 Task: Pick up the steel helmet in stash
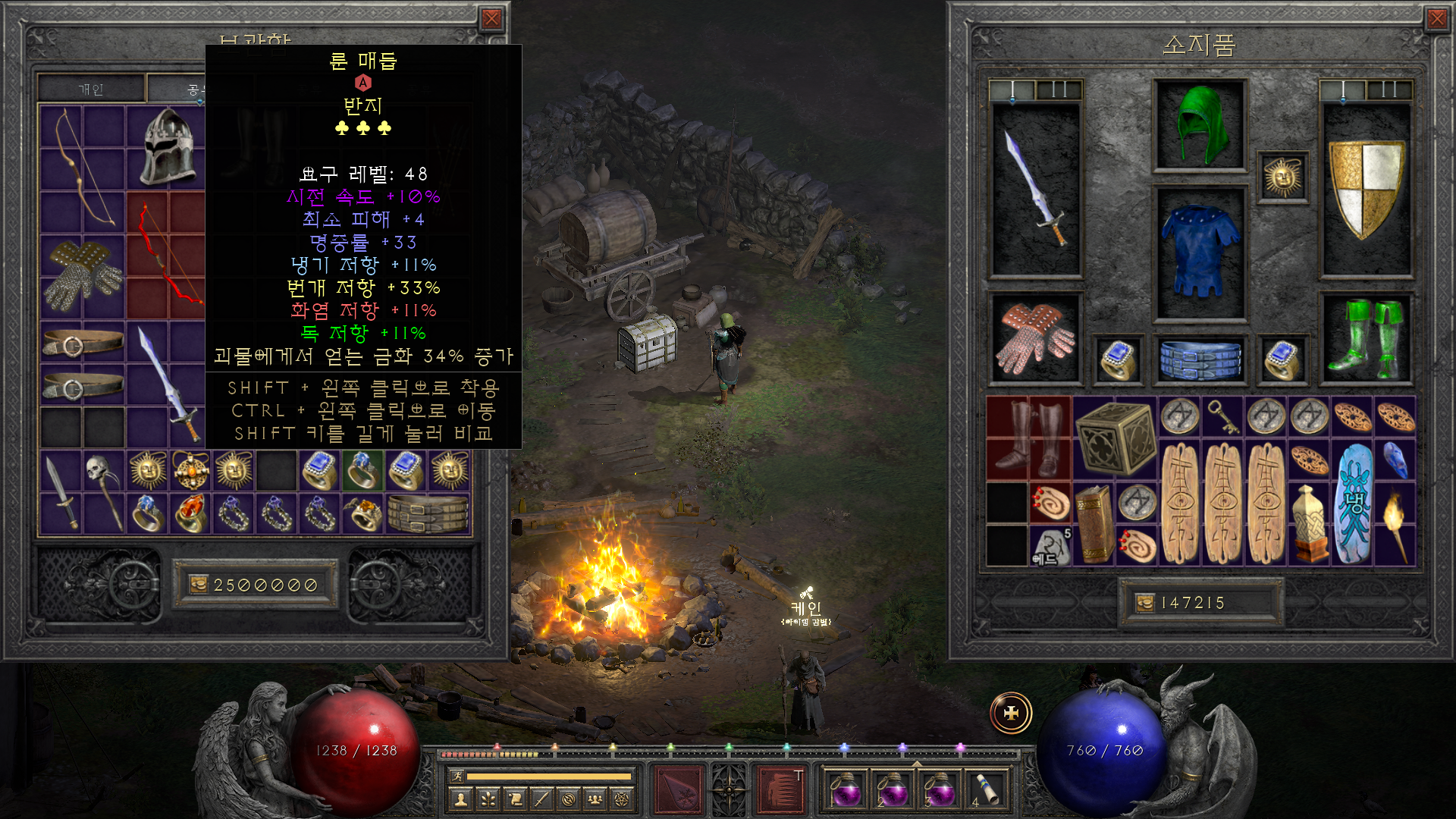(167, 146)
